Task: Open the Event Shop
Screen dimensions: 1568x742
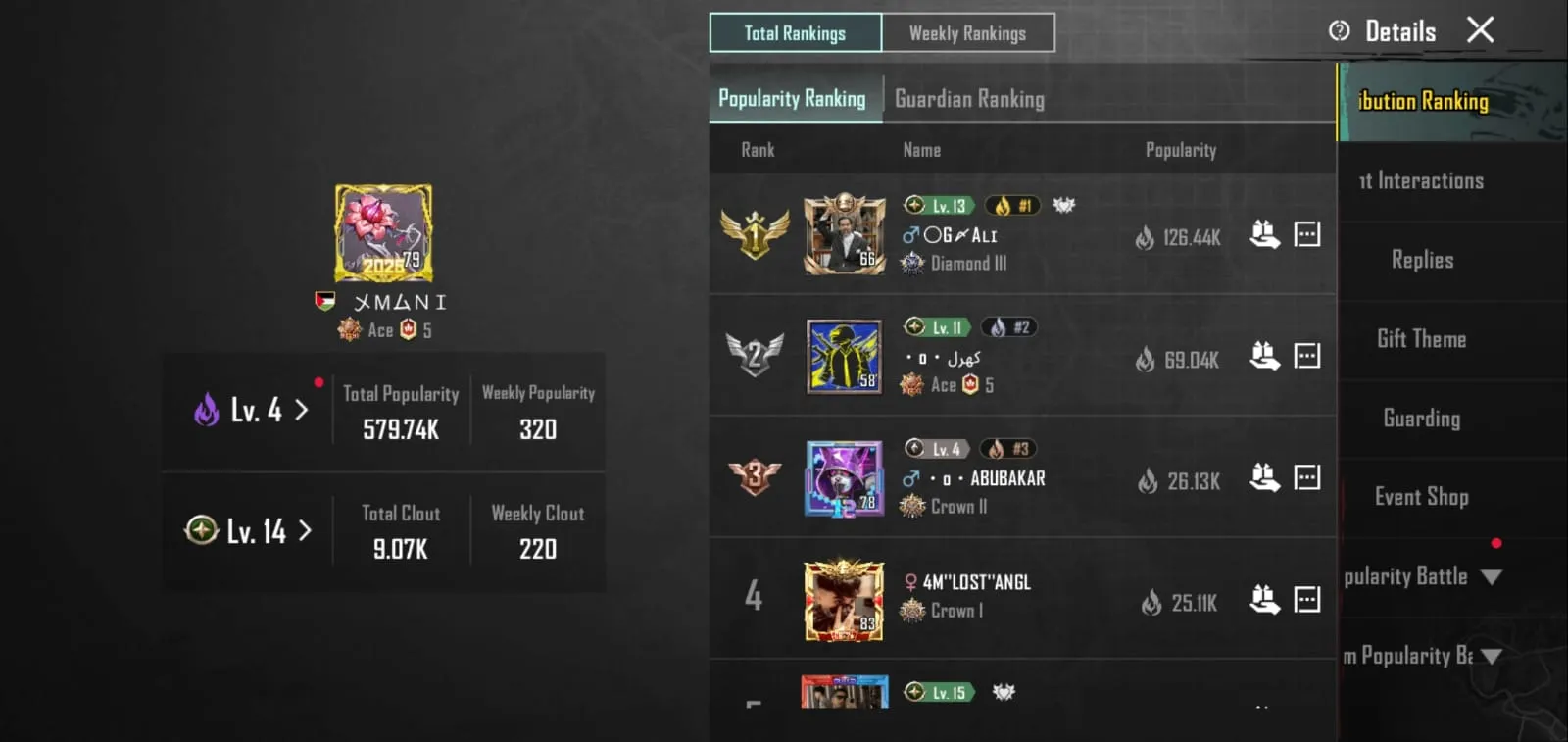Action: coord(1420,497)
